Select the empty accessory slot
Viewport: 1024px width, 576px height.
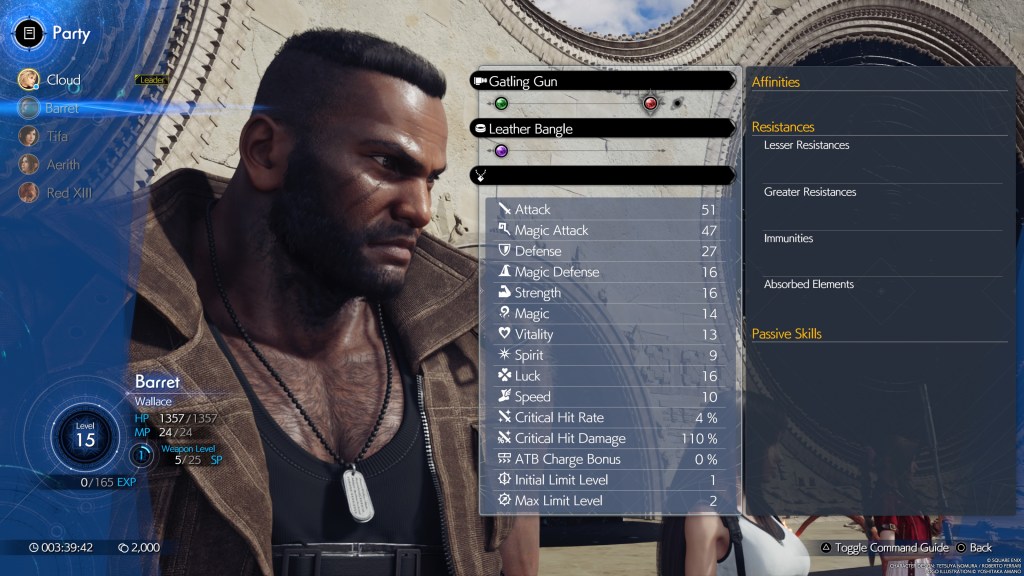[x=603, y=175]
